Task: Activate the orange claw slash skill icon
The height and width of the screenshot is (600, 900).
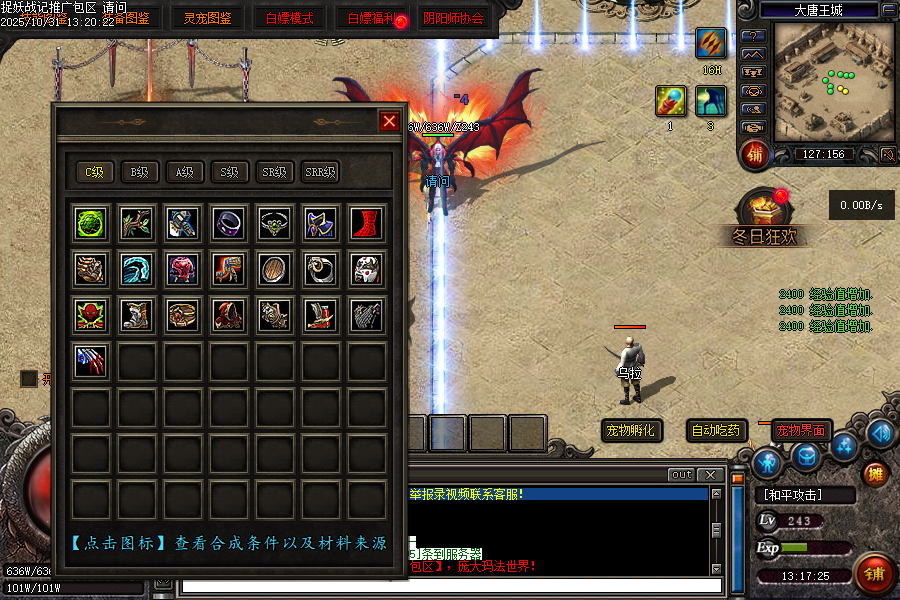Action: coord(711,44)
